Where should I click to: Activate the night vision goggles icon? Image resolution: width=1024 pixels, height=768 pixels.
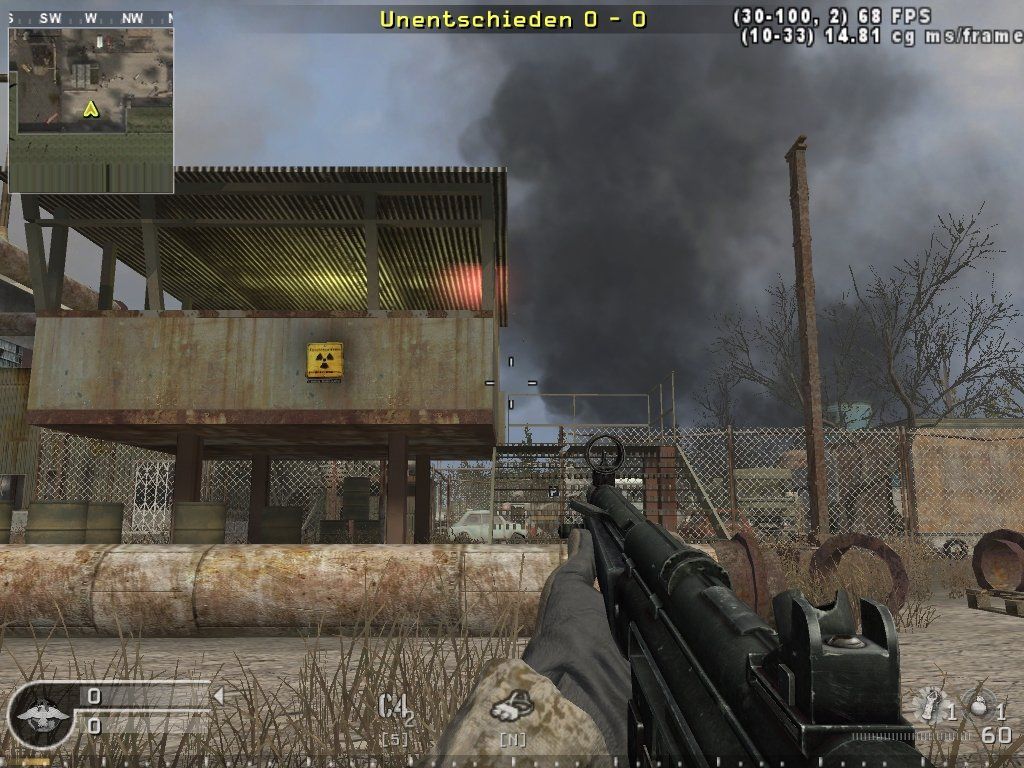[x=512, y=707]
